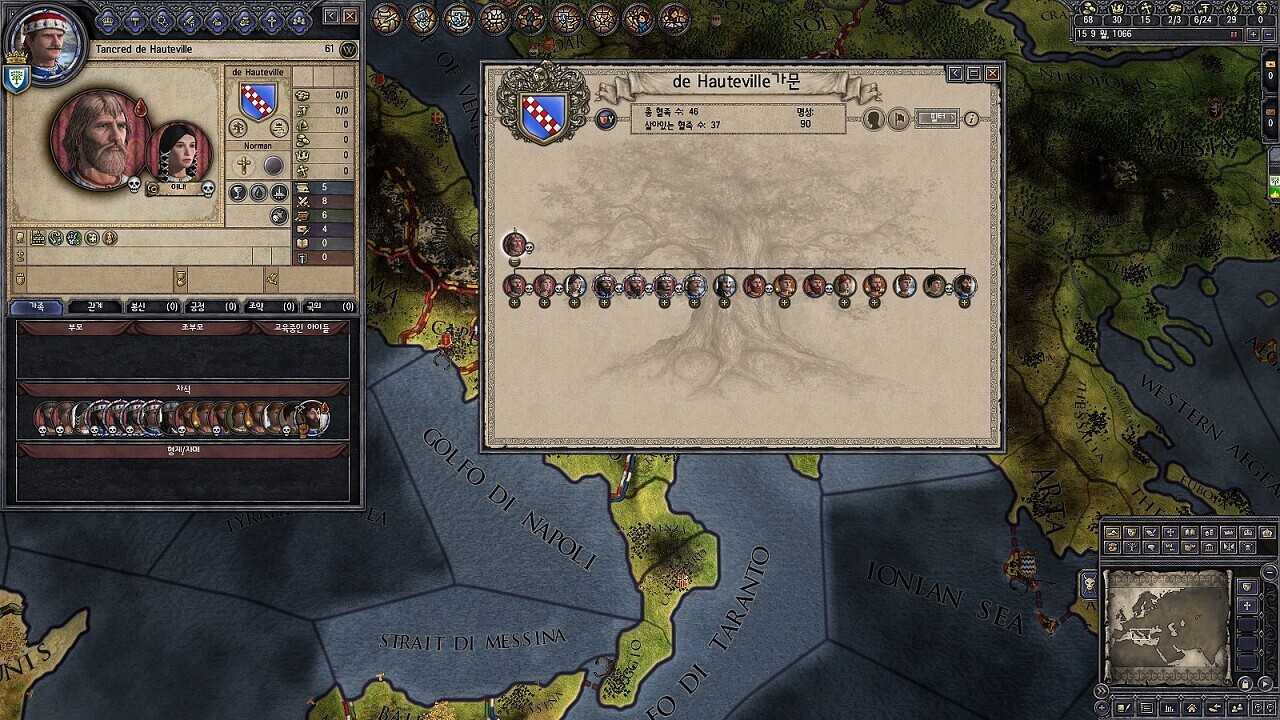Open the W wiki button beside age
Image resolution: width=1280 pixels, height=720 pixels.
[348, 49]
